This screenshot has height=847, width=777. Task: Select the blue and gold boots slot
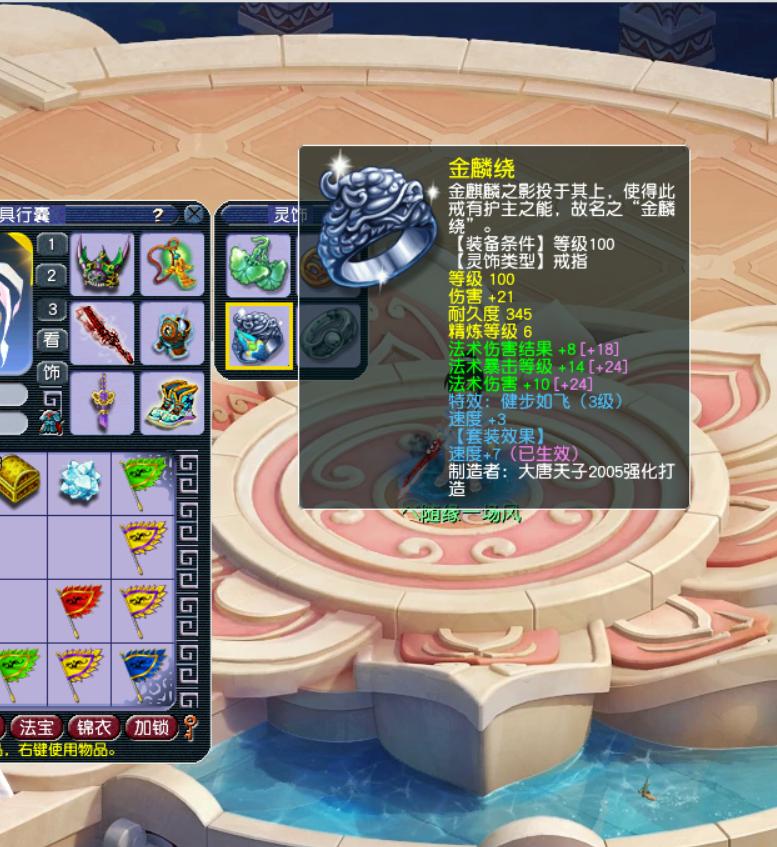click(x=172, y=403)
